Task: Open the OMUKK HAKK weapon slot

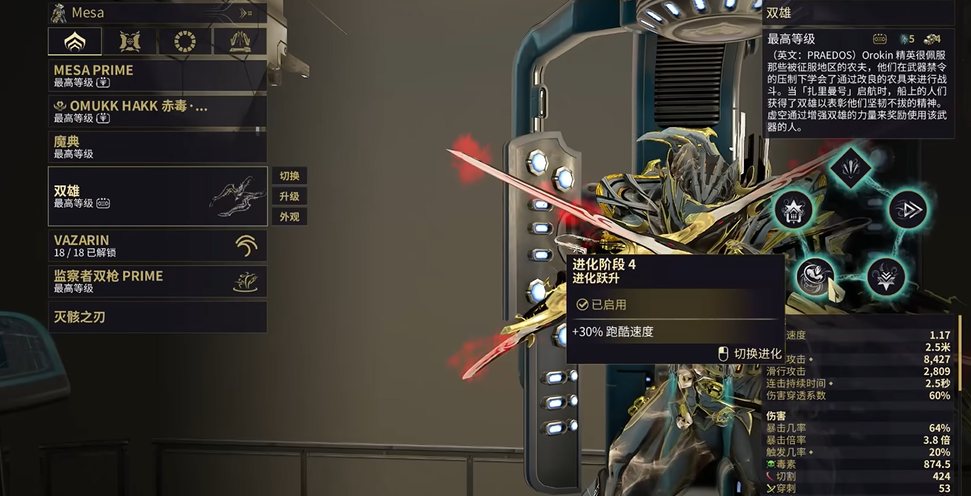Action: tap(157, 110)
